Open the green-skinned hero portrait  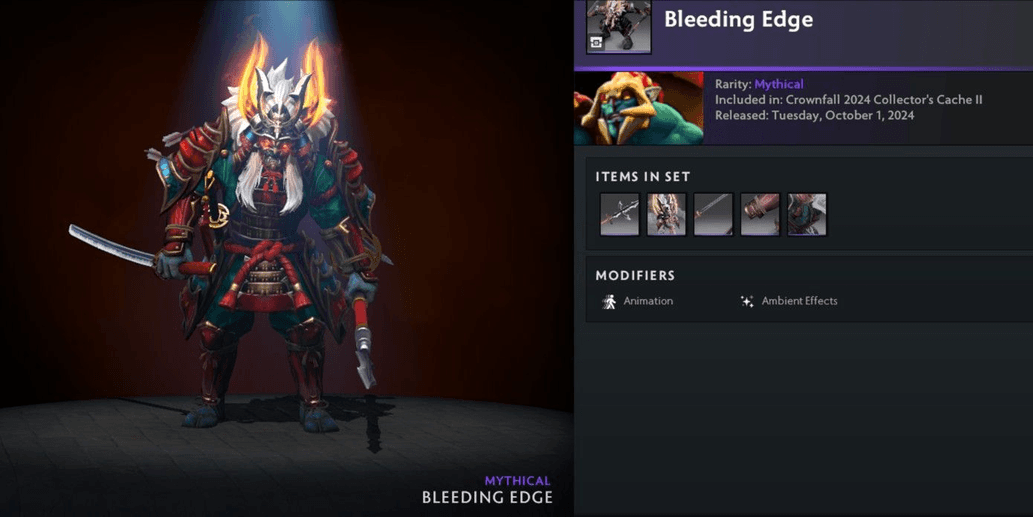pyautogui.click(x=638, y=108)
